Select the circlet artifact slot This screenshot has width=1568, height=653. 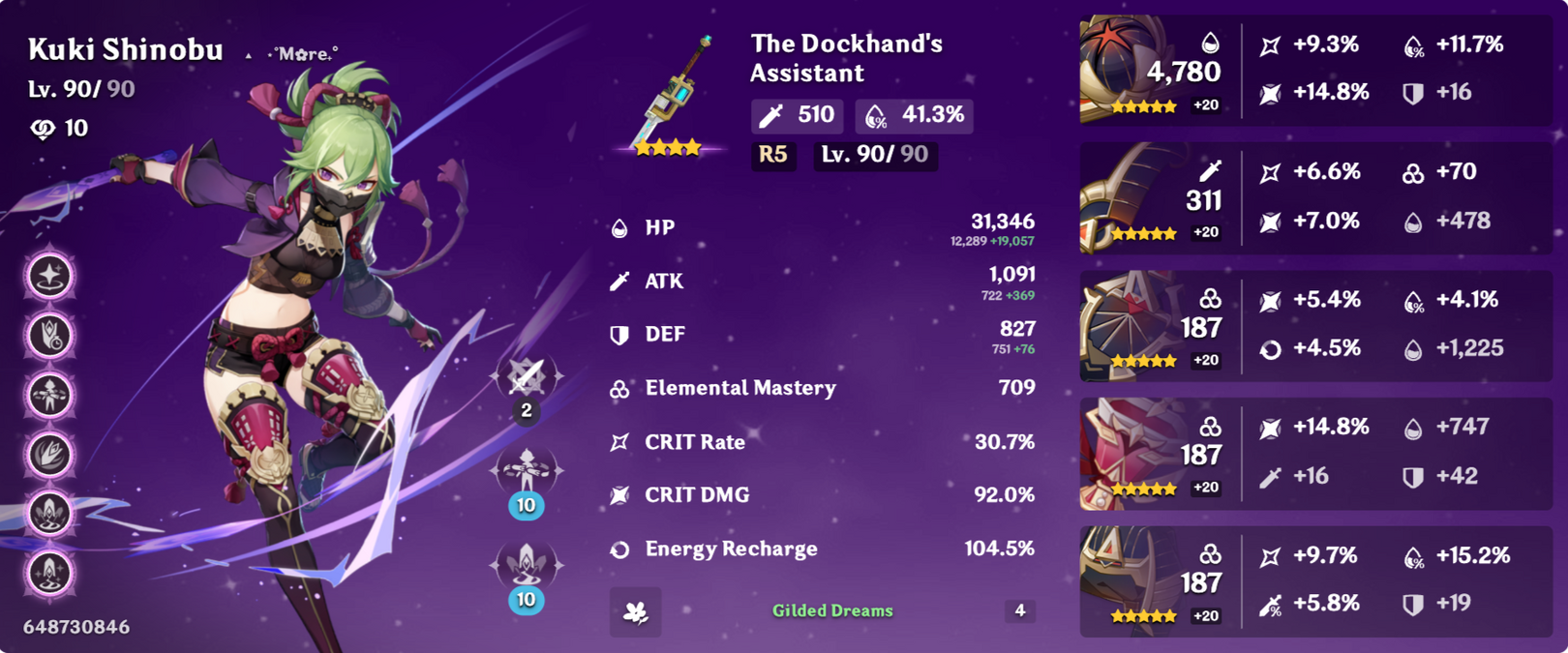[x=1128, y=580]
